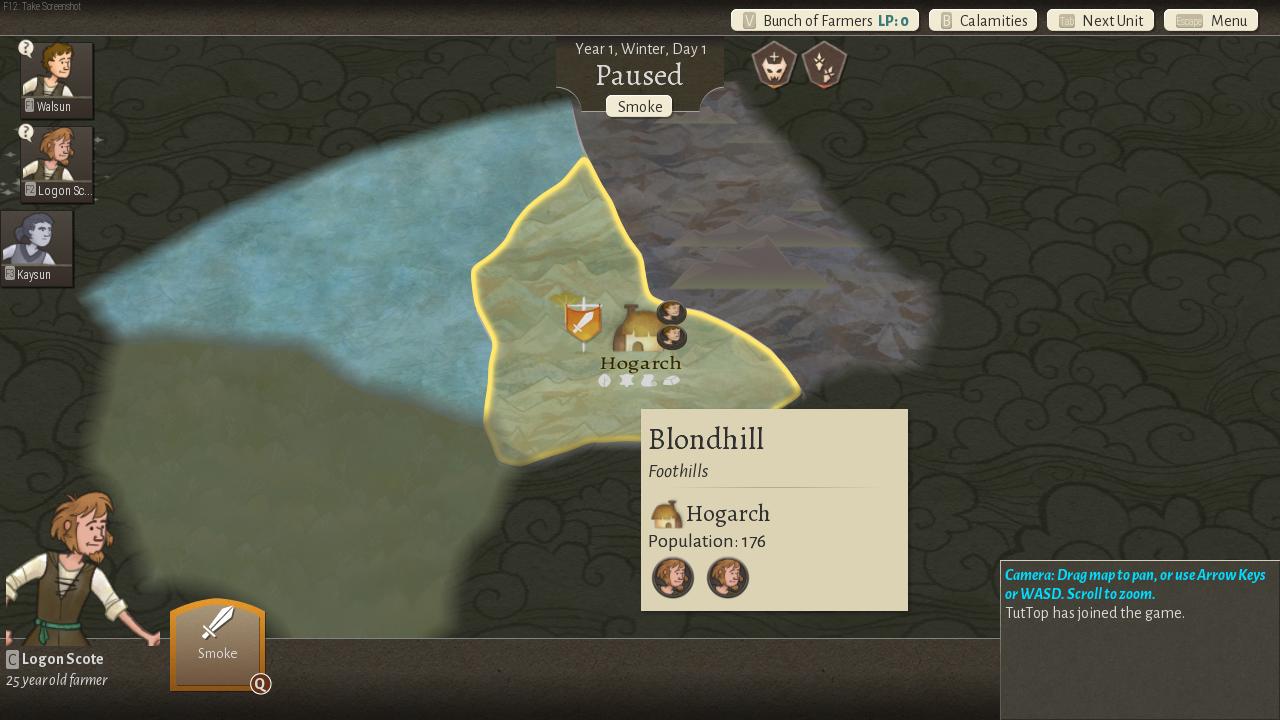Image resolution: width=1280 pixels, height=720 pixels.
Task: Click the chat message log box
Action: pos(1139,650)
